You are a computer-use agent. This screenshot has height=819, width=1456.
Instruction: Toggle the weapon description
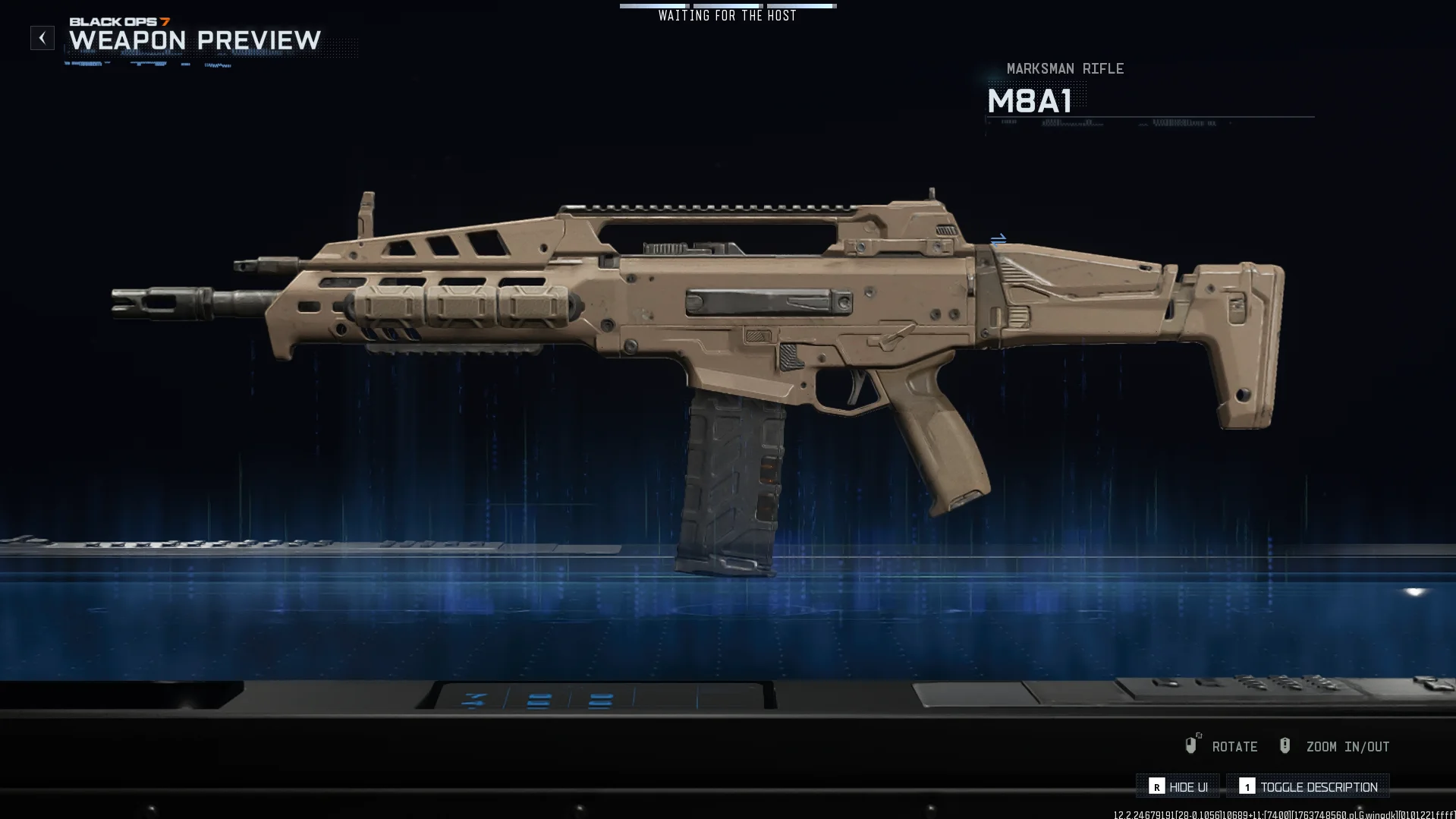click(x=1308, y=787)
